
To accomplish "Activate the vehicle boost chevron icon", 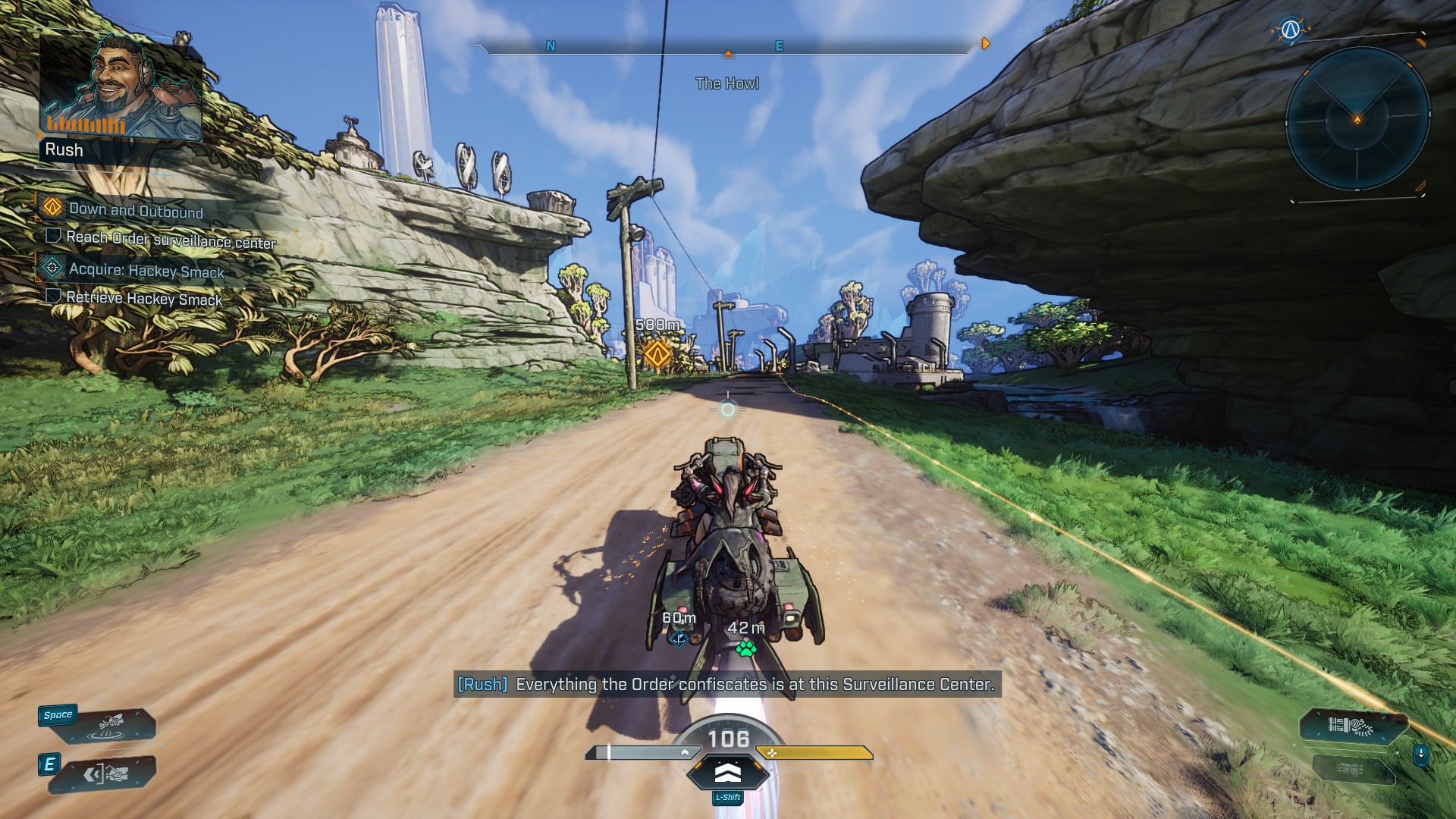I will (x=728, y=773).
